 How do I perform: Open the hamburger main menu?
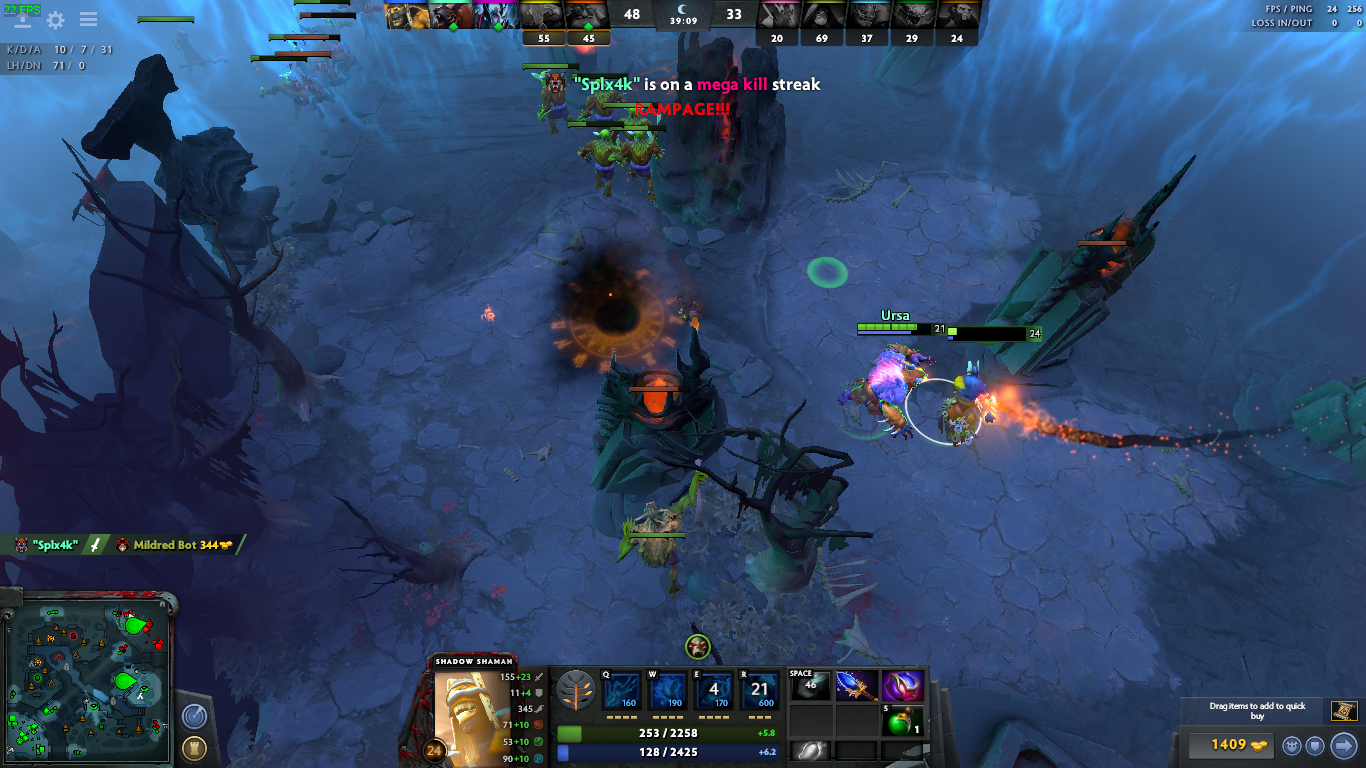(88, 20)
